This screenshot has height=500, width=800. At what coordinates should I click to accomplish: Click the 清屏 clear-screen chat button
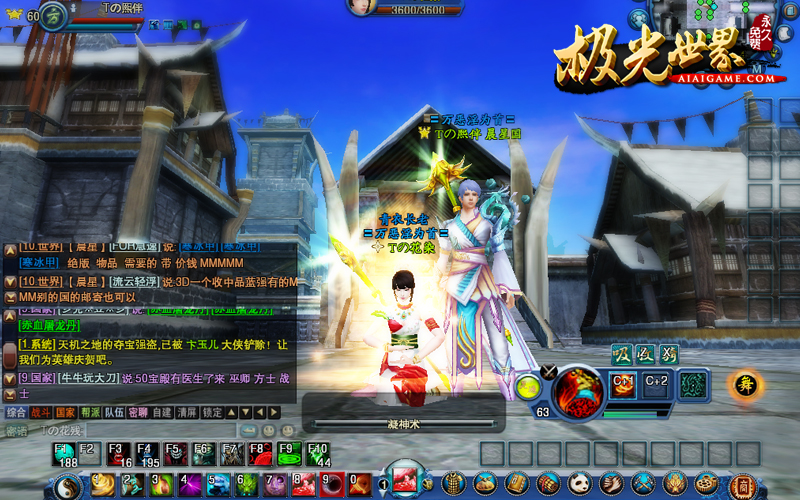point(187,412)
